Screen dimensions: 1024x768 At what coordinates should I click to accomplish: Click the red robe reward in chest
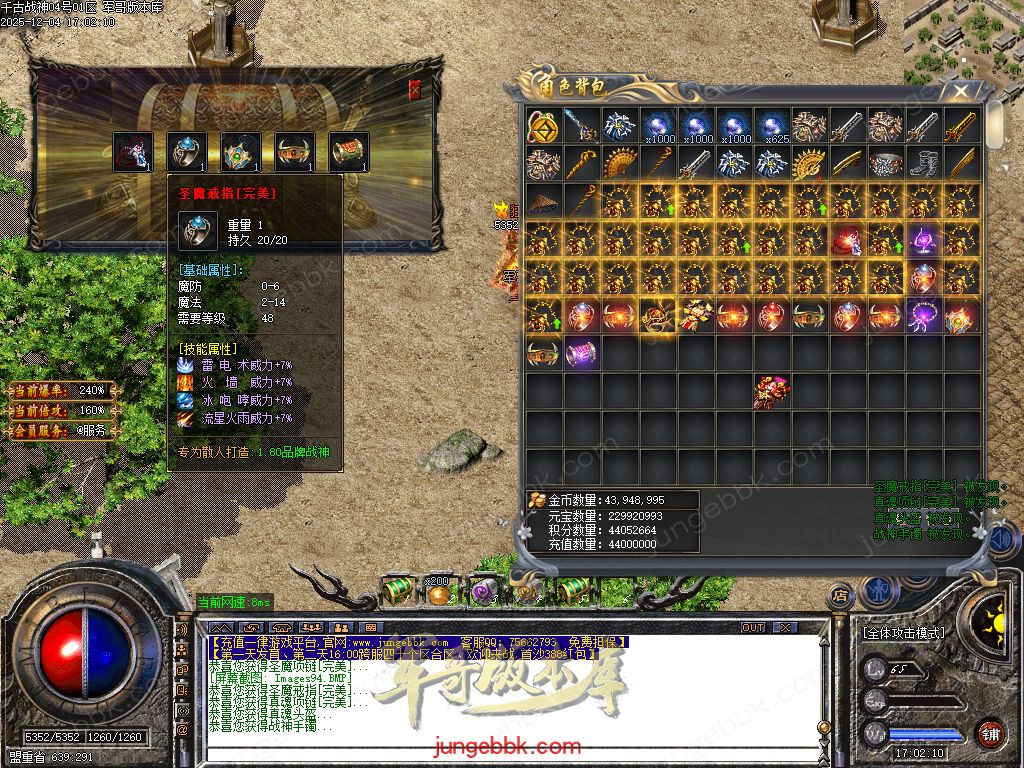133,152
